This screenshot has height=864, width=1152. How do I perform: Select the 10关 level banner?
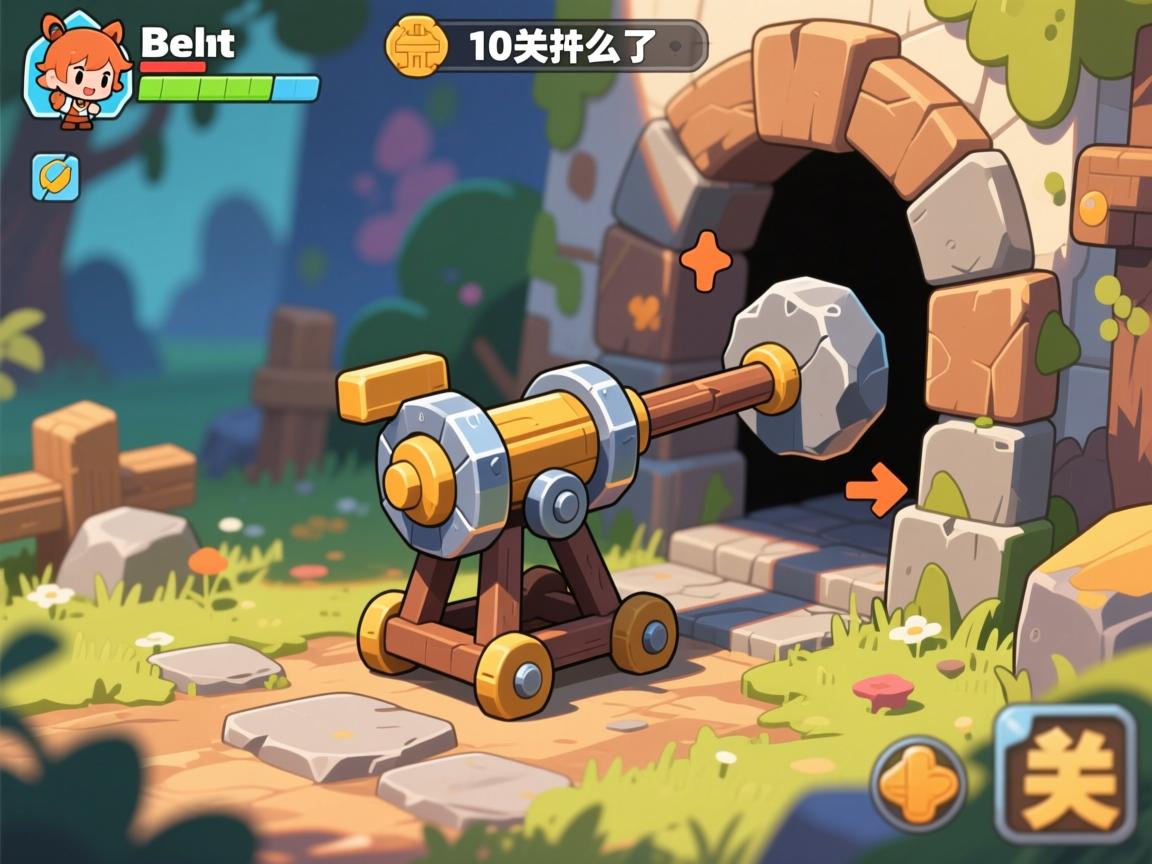click(x=565, y=46)
